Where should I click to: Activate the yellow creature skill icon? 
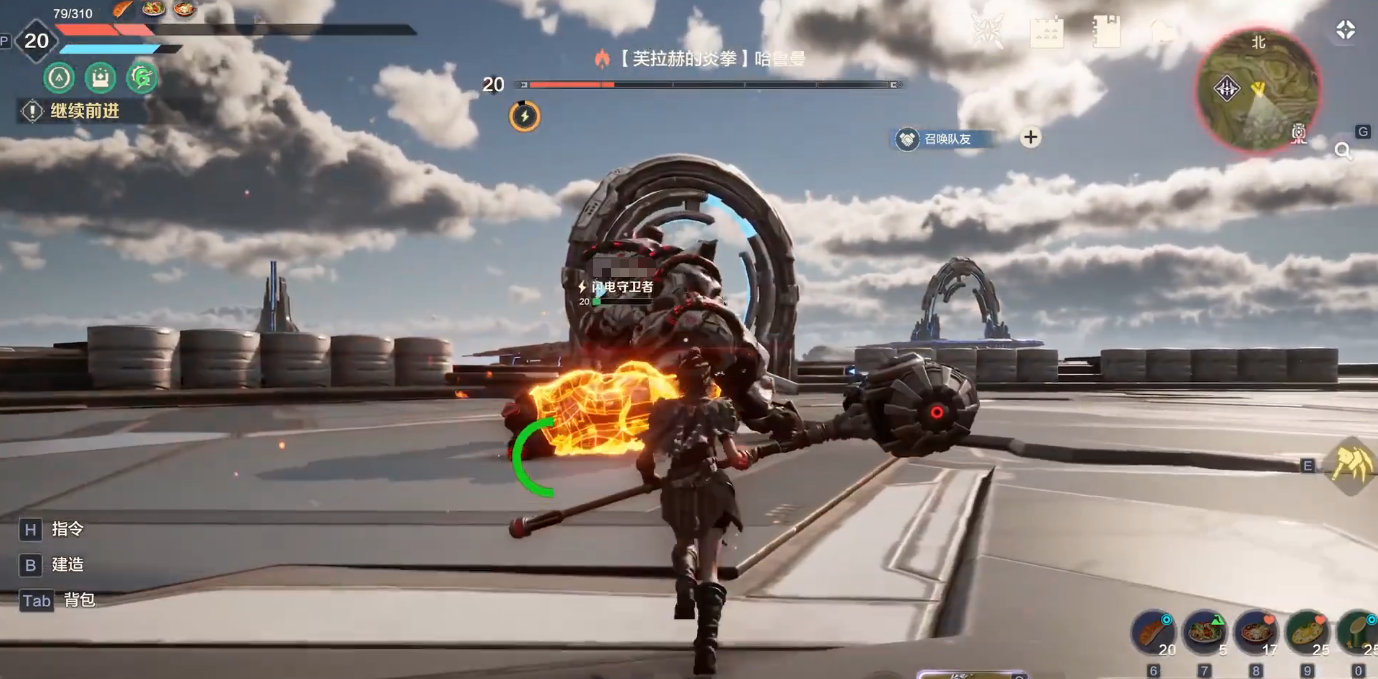tap(1351, 465)
